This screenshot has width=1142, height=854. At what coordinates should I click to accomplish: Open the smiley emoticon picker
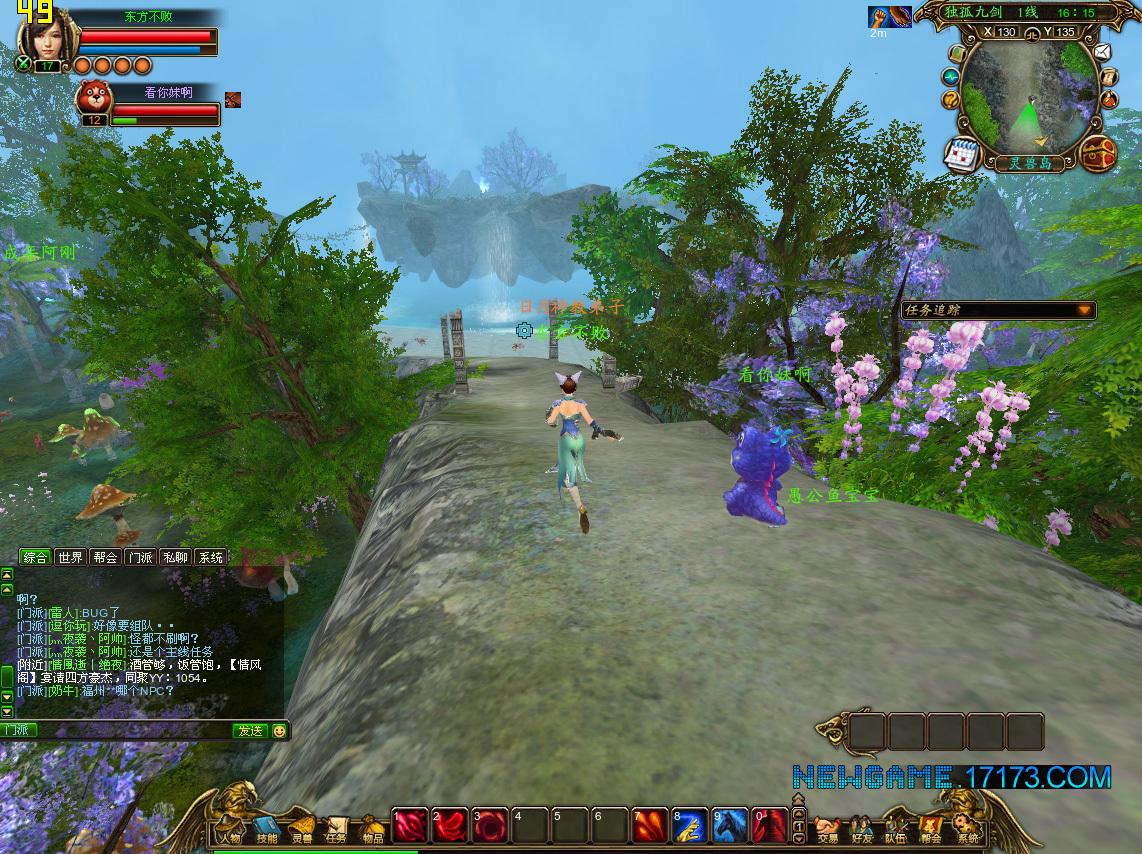tap(279, 731)
